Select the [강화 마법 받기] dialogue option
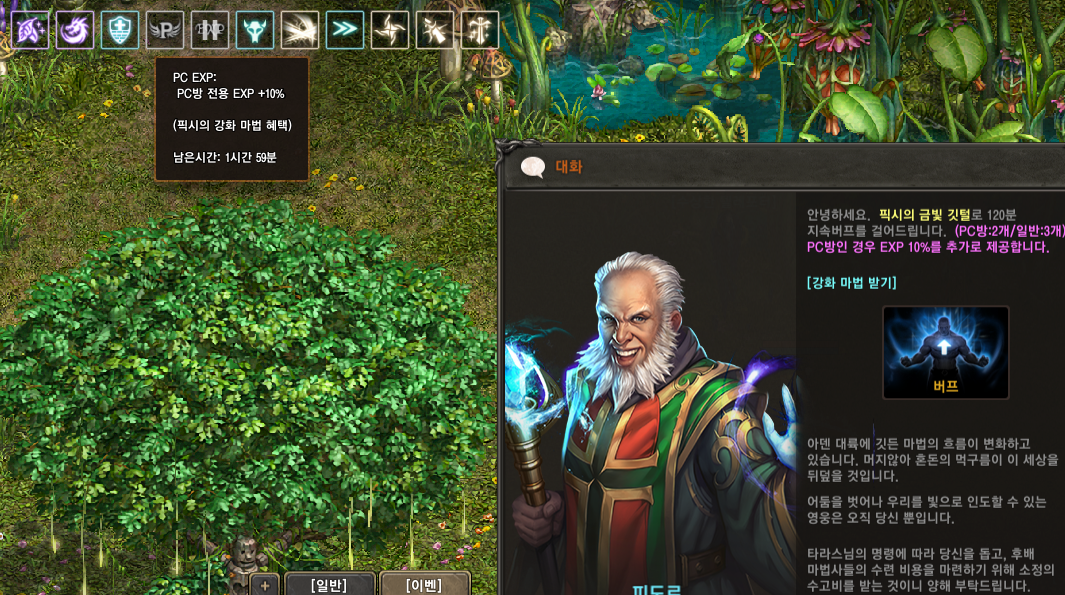The width and height of the screenshot is (1065, 595). [x=851, y=283]
